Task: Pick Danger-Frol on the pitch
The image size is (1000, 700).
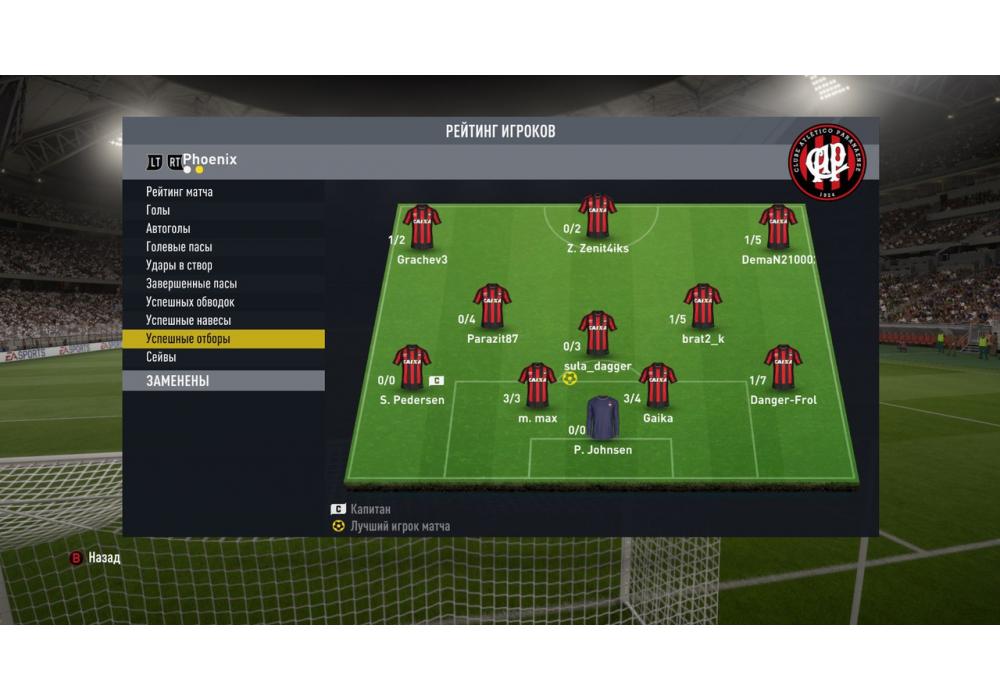Action: click(x=782, y=367)
